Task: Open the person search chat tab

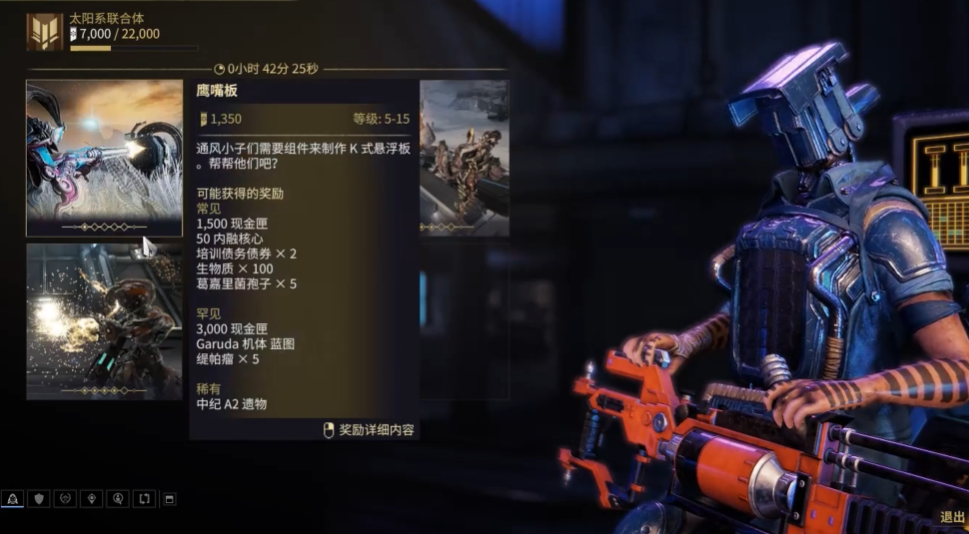Action: (118, 498)
